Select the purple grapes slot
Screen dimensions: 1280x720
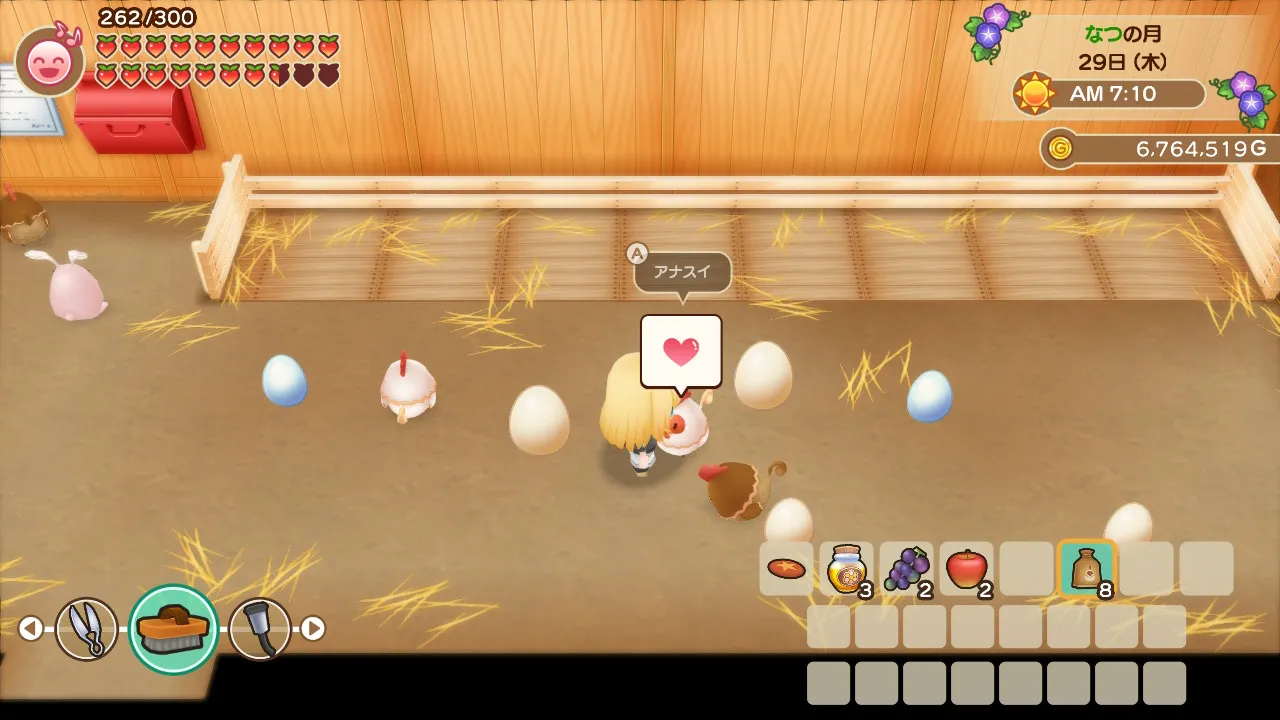pyautogui.click(x=907, y=569)
